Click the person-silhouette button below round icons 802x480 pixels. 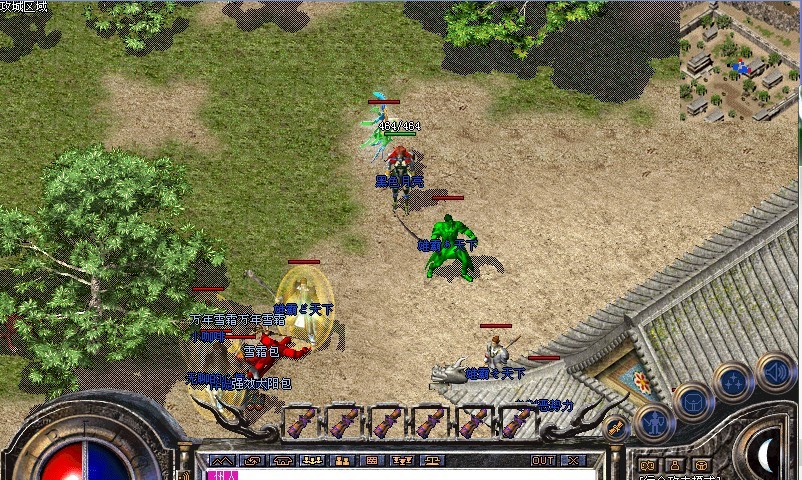[x=673, y=465]
